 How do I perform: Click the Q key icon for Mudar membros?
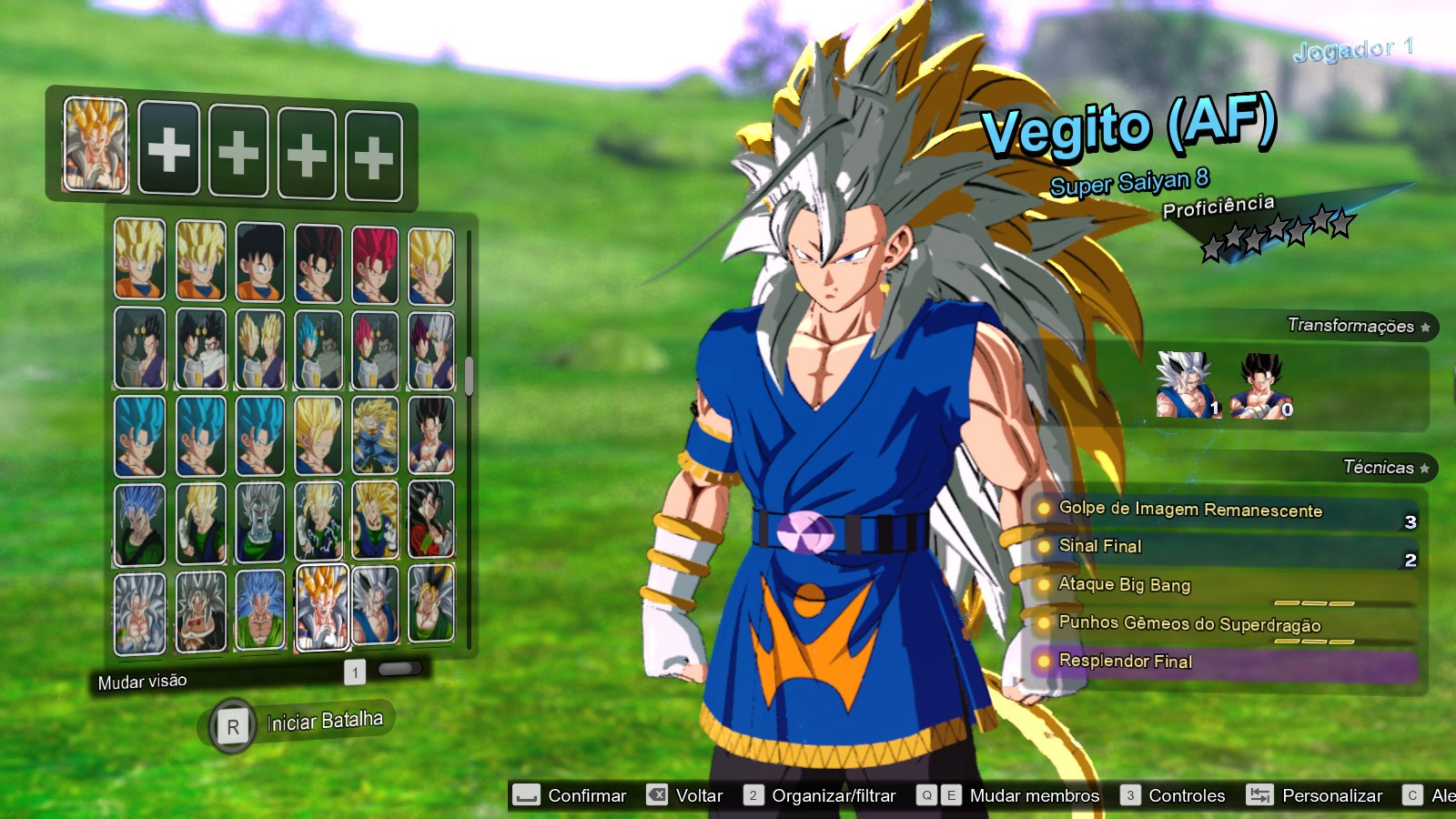coord(927,794)
